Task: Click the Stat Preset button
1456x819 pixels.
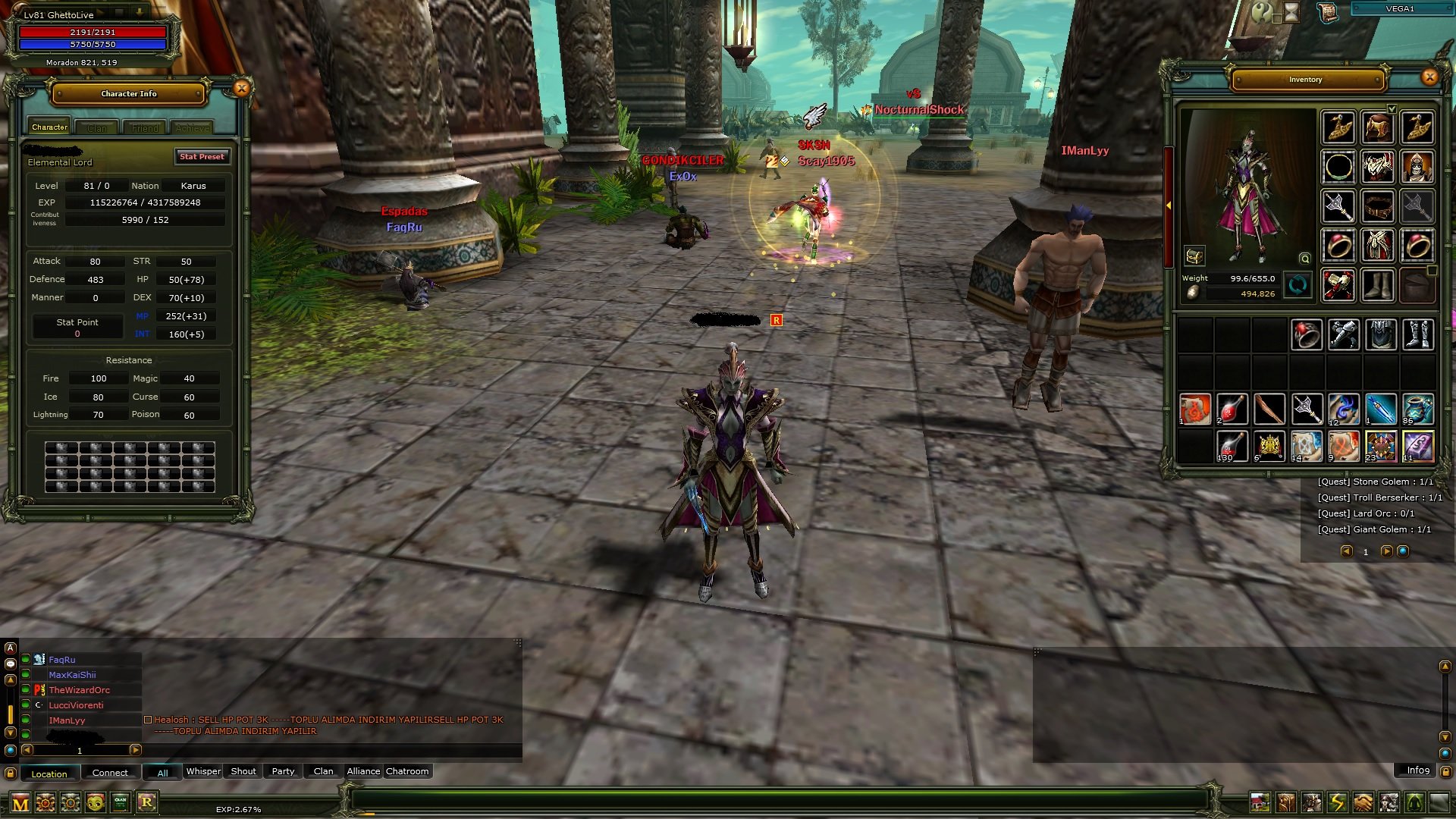Action: (202, 157)
